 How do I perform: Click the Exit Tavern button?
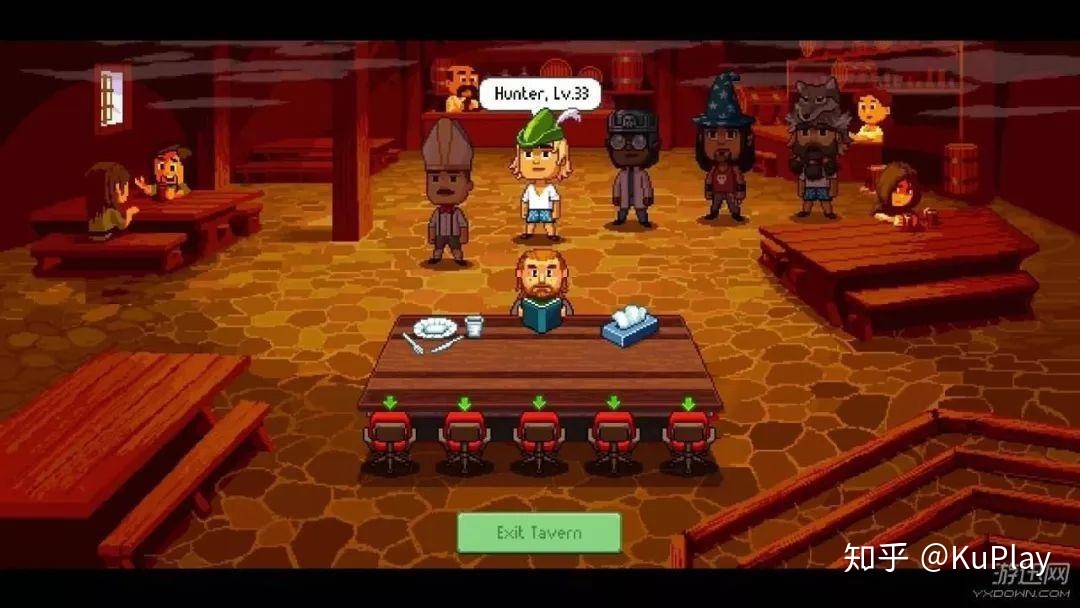(x=539, y=532)
